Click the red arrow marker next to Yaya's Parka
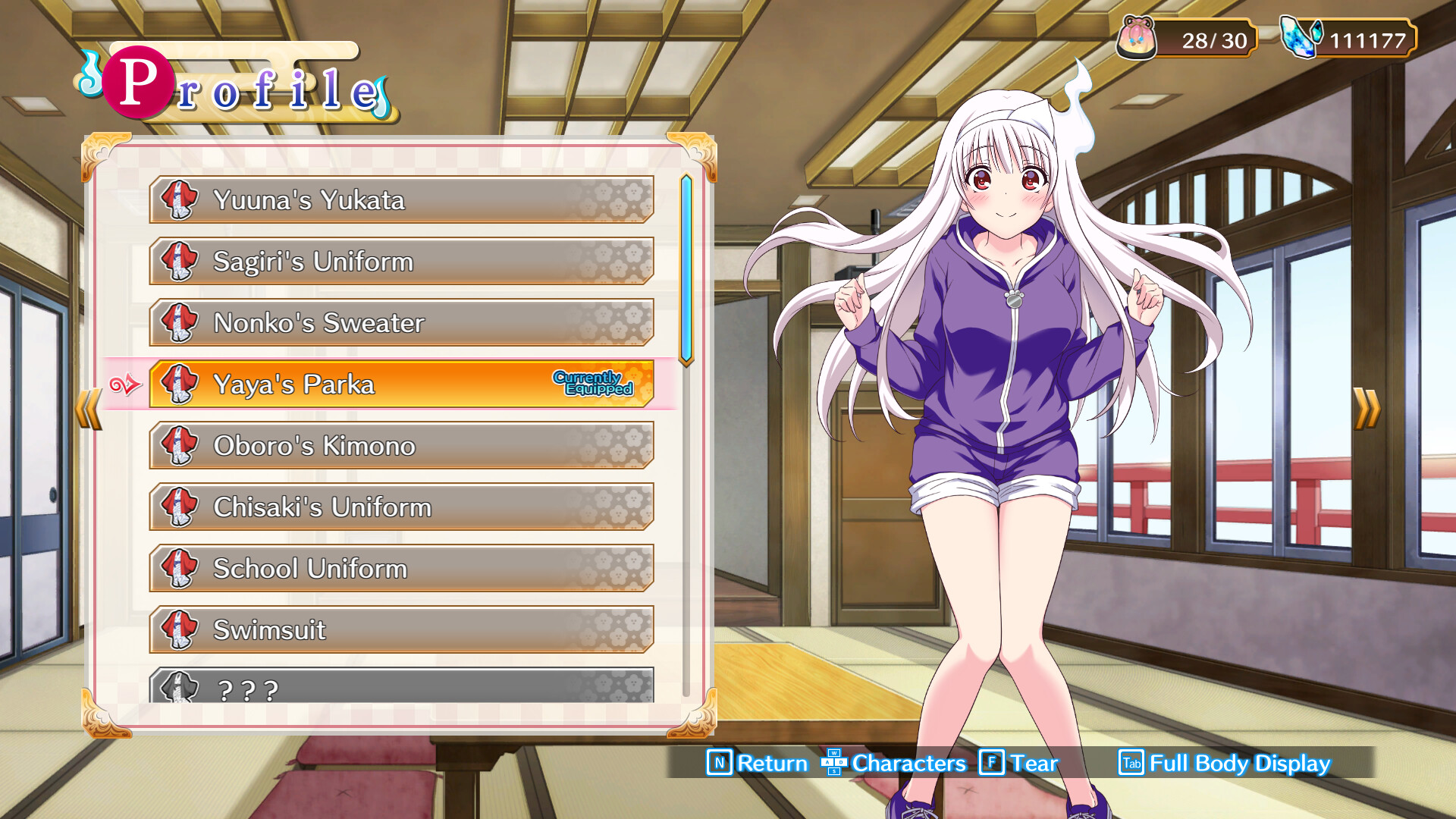Viewport: 1456px width, 819px height. (127, 384)
